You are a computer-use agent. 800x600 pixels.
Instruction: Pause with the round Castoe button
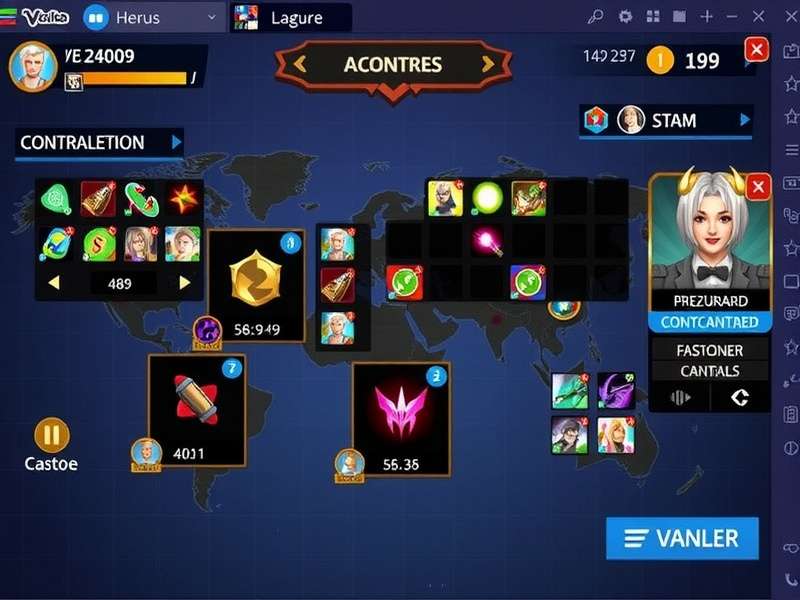[52, 435]
